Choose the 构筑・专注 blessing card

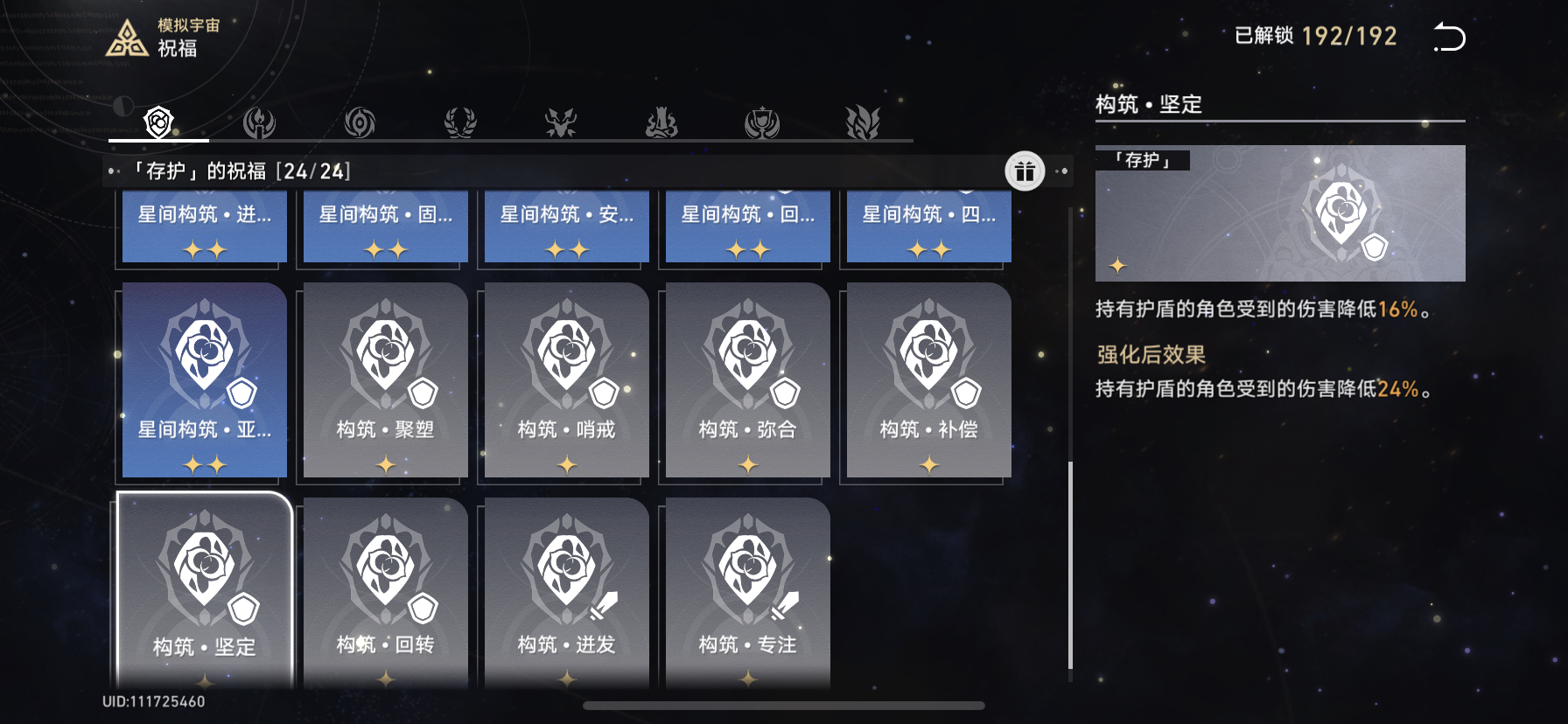[x=748, y=590]
